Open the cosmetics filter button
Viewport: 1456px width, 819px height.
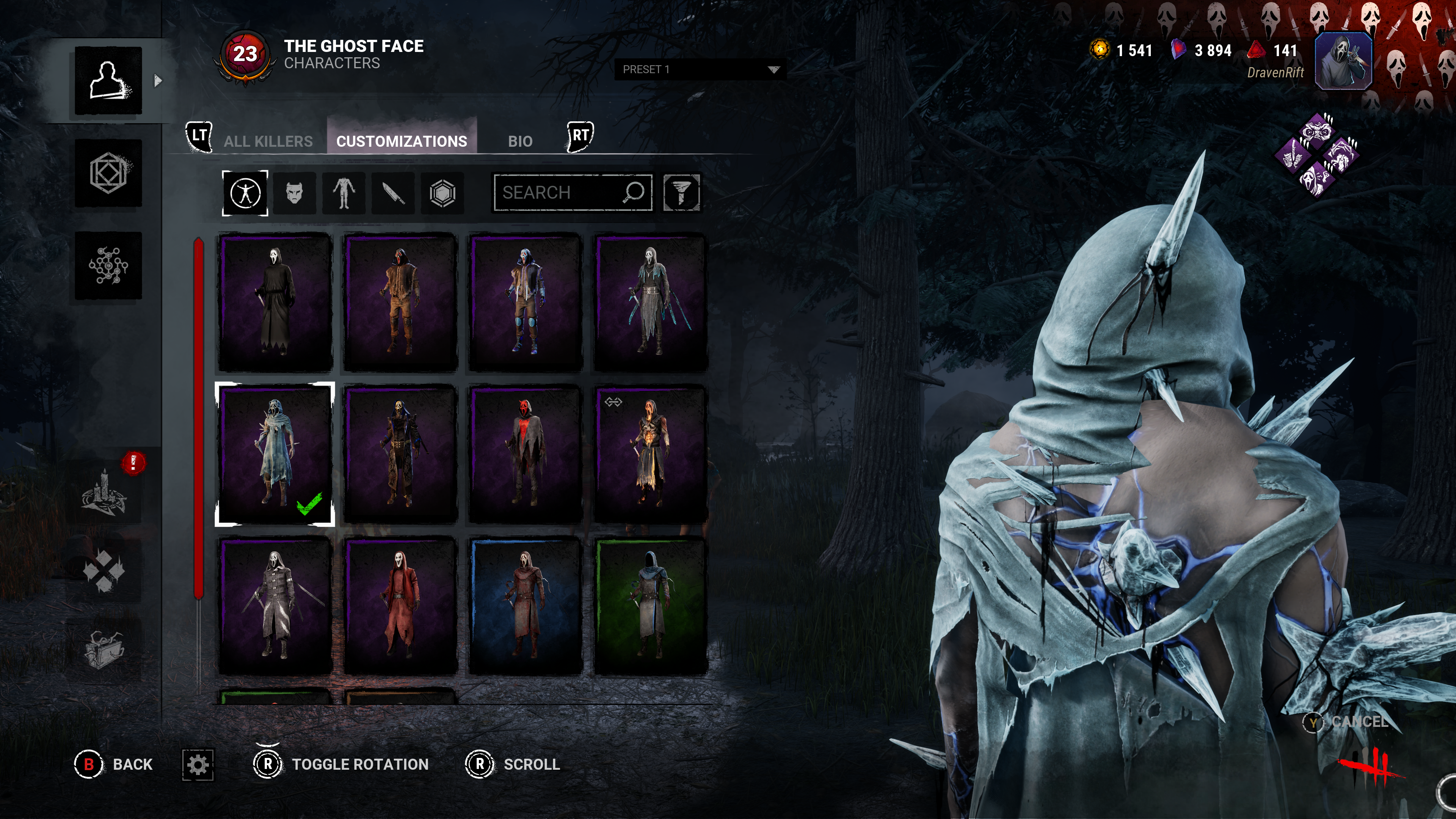(x=681, y=193)
